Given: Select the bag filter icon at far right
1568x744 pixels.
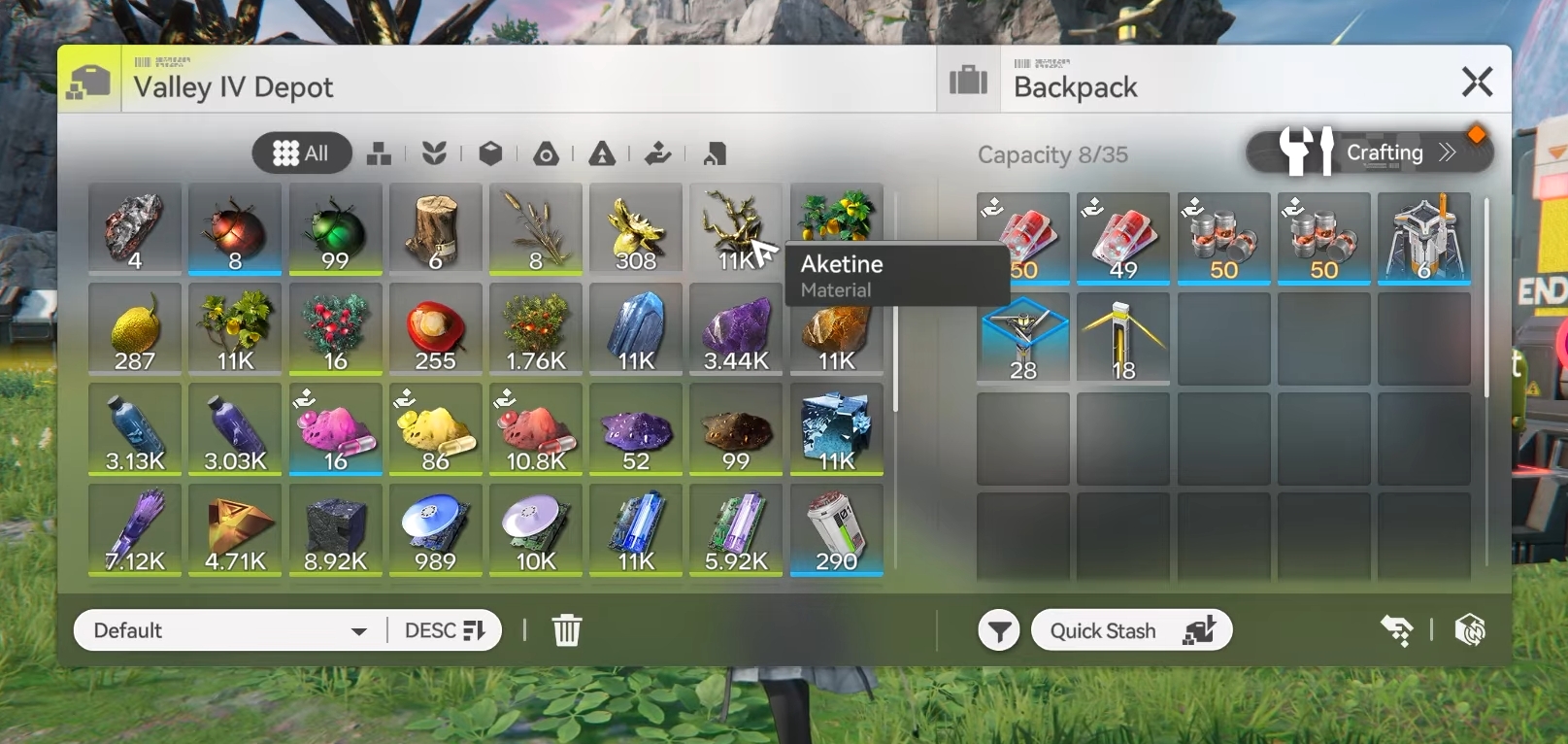Looking at the screenshot, I should [x=713, y=152].
